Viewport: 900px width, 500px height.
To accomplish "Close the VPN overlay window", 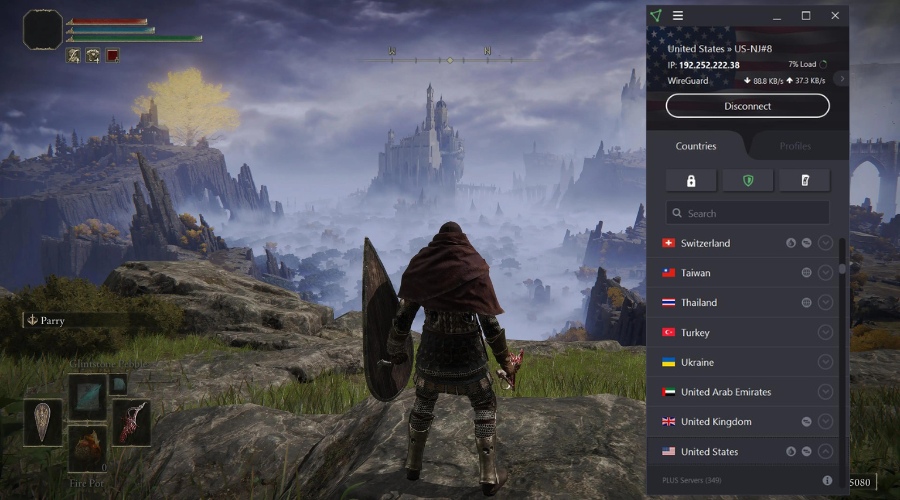I will point(835,15).
